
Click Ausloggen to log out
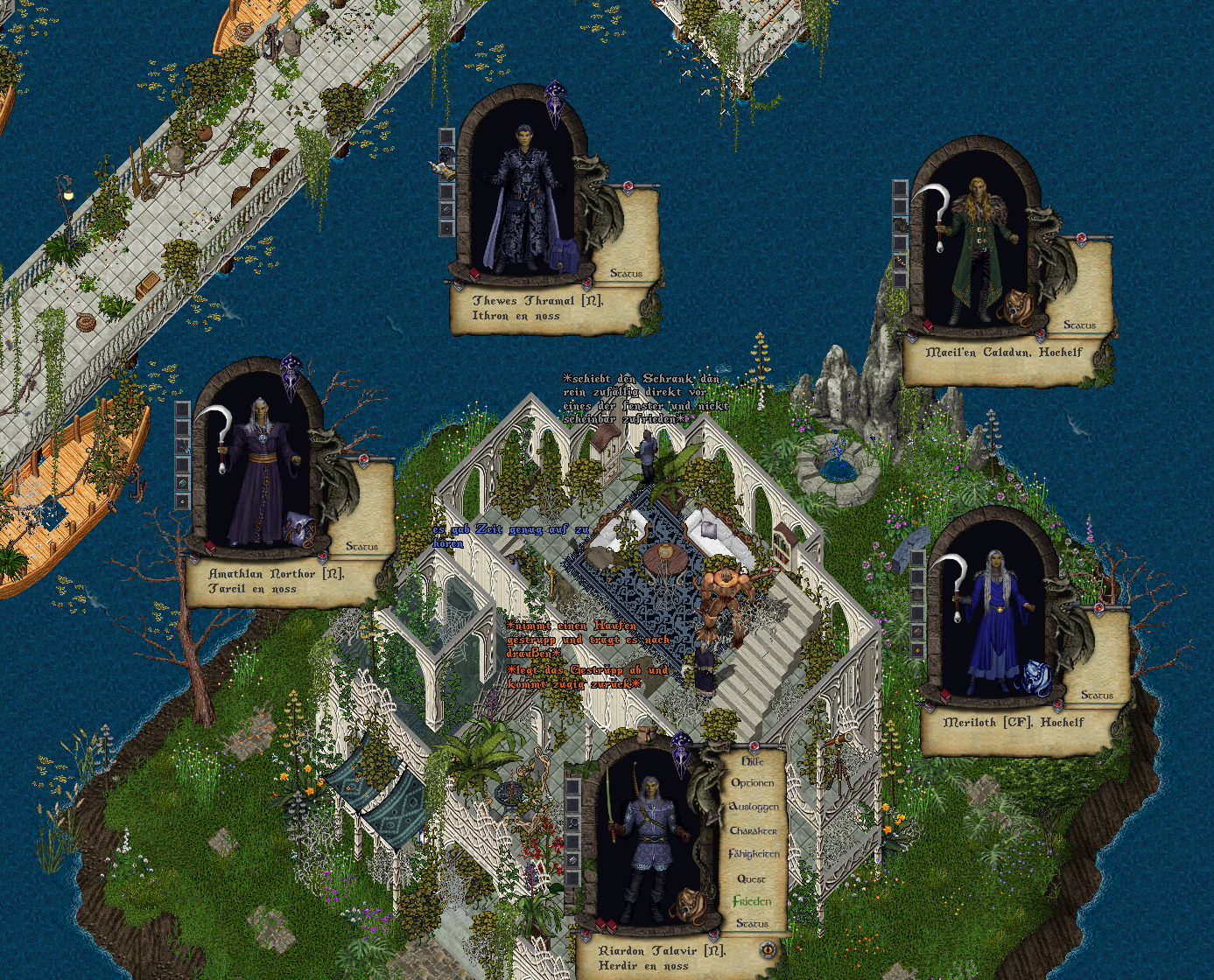coord(753,807)
